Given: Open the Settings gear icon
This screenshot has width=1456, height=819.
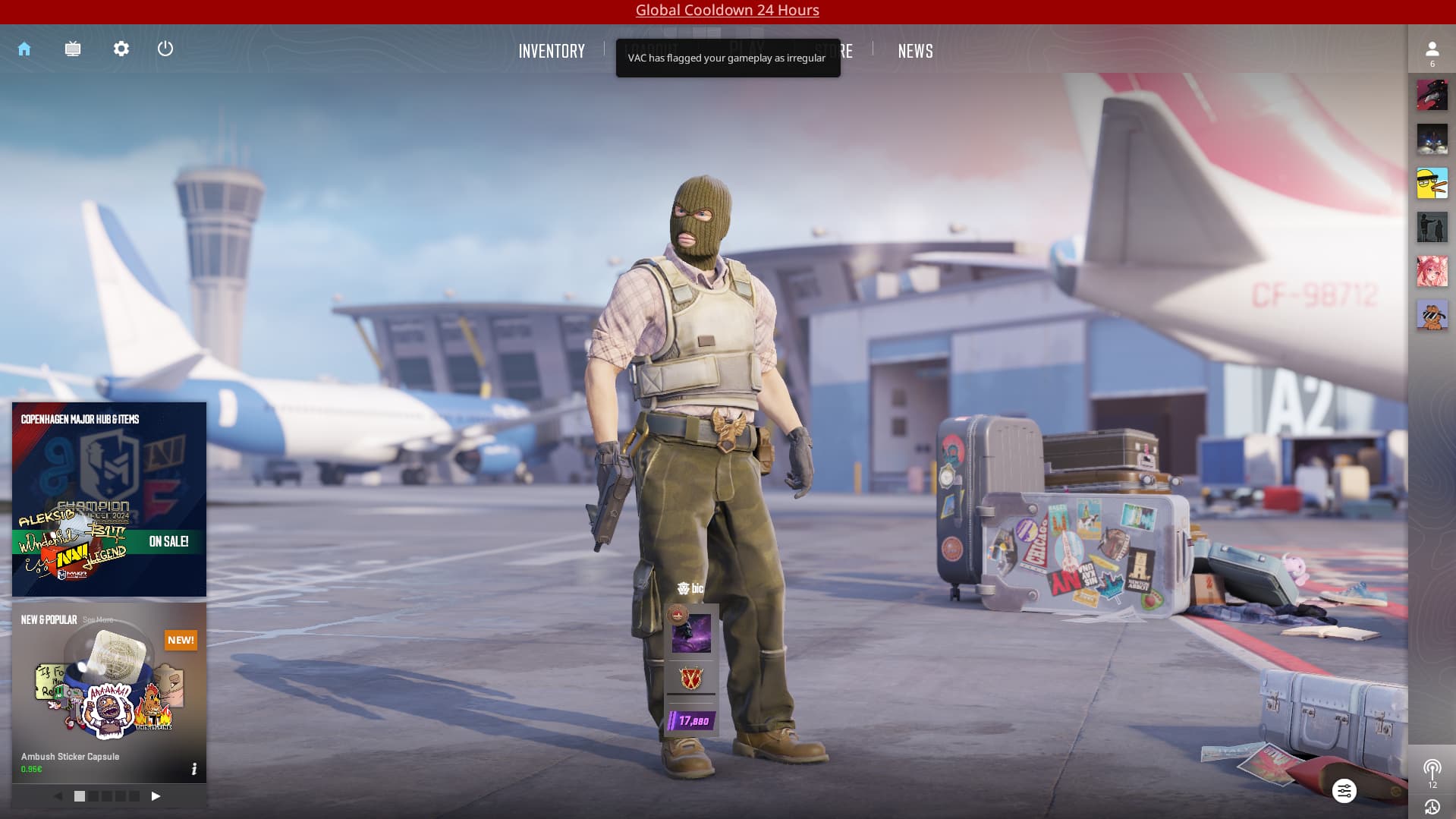Looking at the screenshot, I should point(121,49).
